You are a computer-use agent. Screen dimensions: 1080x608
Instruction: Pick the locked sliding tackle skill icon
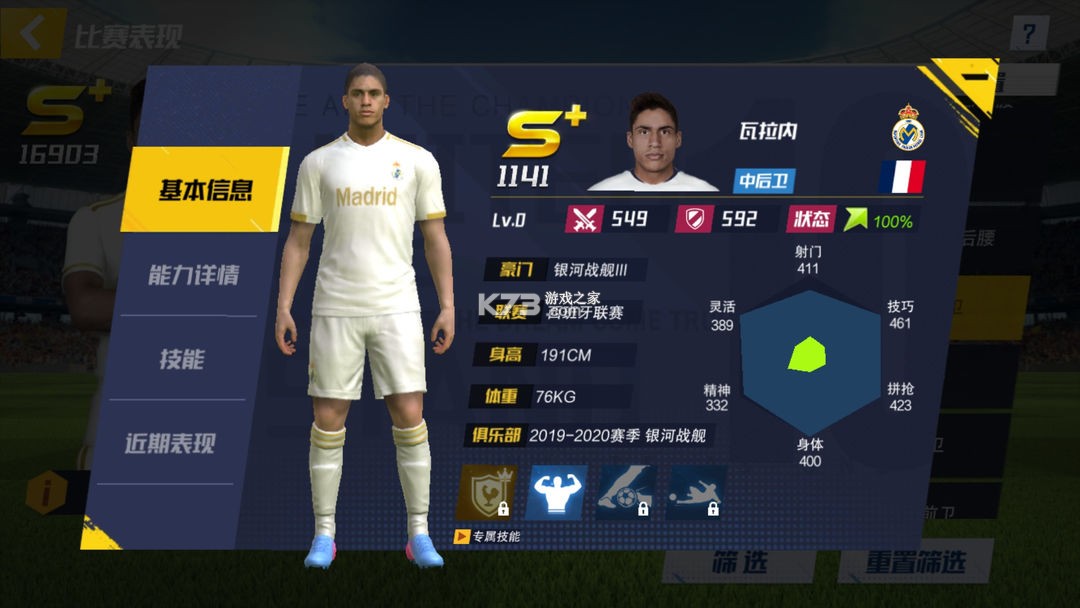coord(696,492)
